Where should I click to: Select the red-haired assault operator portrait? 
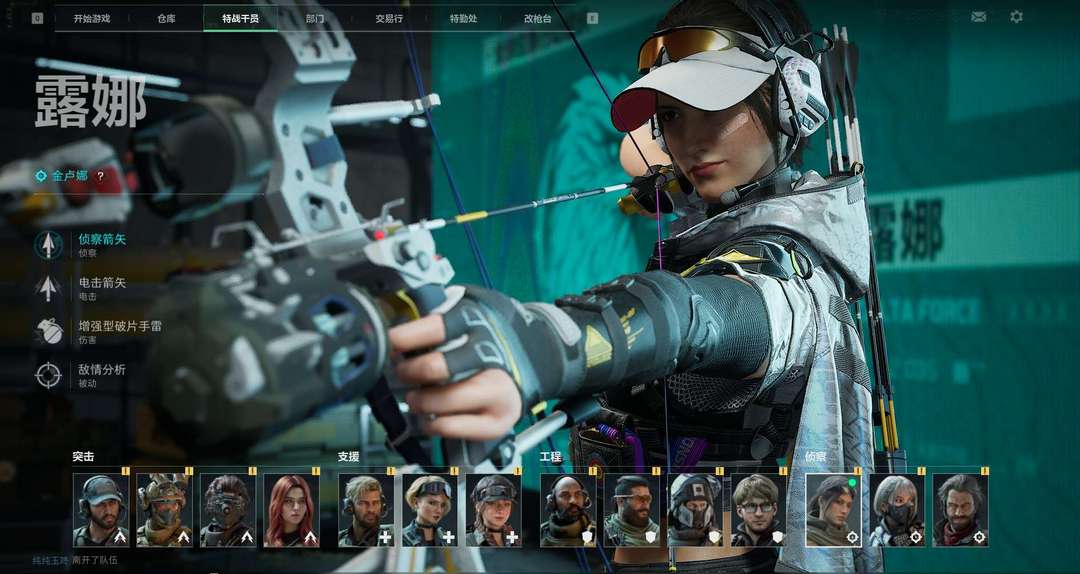click(291, 510)
